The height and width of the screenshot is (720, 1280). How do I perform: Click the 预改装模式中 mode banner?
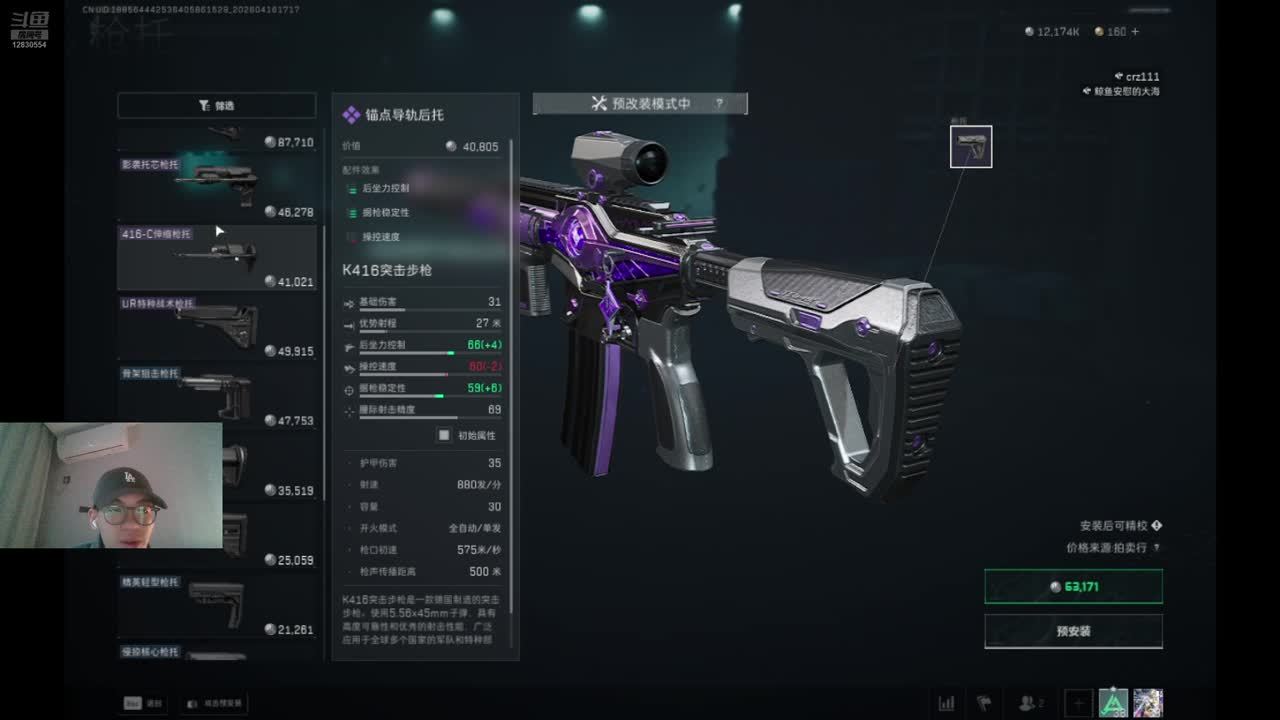tap(640, 103)
